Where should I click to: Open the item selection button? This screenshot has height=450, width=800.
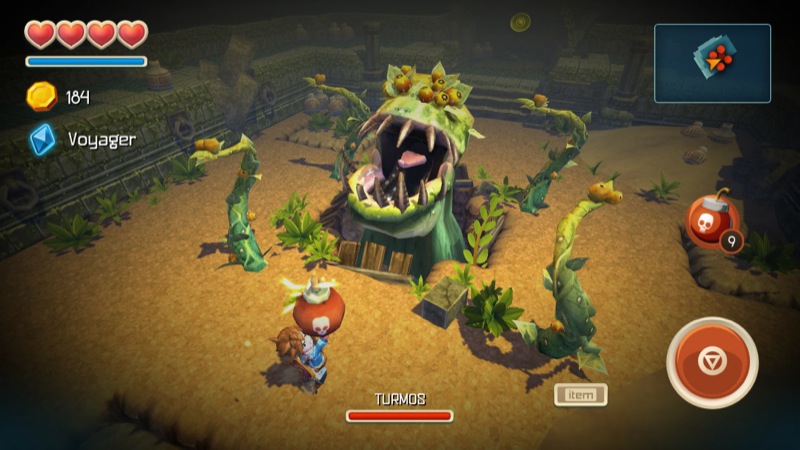click(581, 395)
